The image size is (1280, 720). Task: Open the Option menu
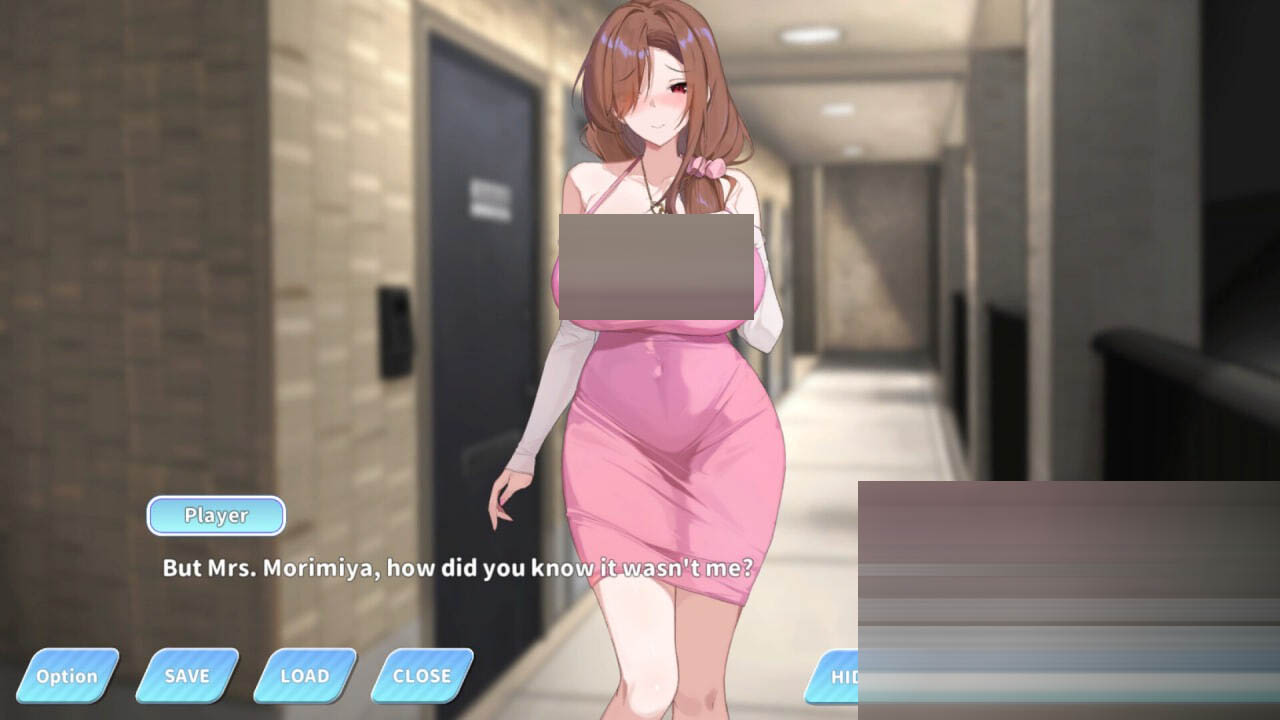tap(67, 676)
